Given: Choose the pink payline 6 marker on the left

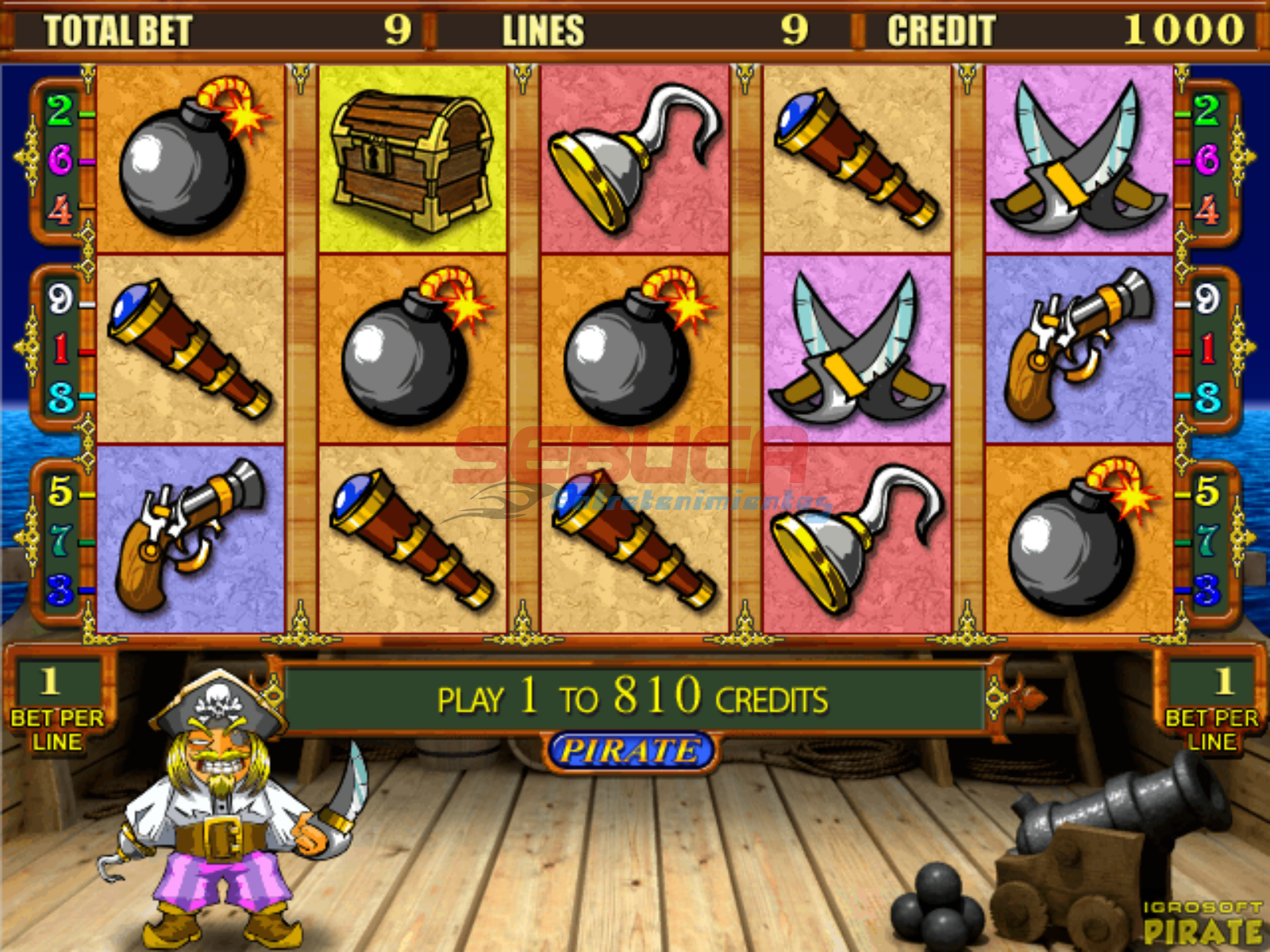Looking at the screenshot, I should (60, 160).
